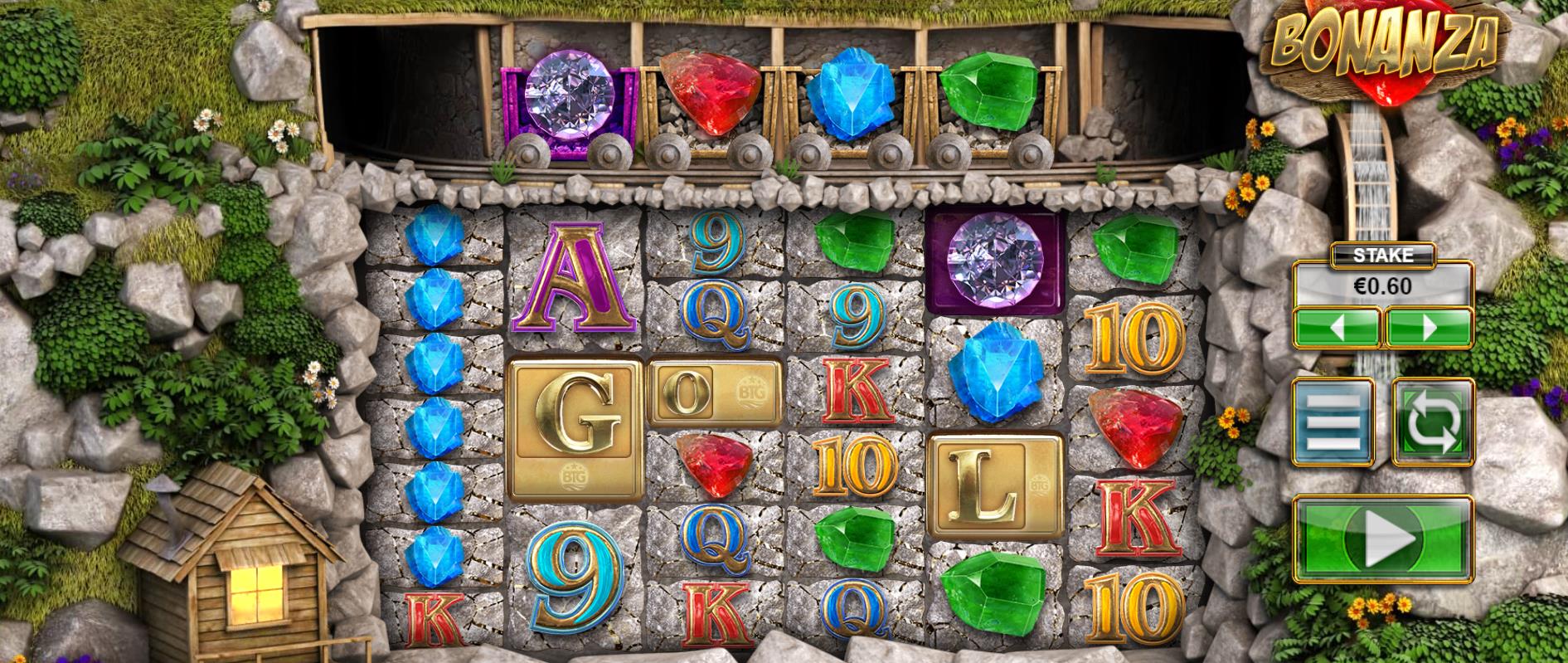
Task: Decrease stake with the left arrow
Action: [x=1337, y=327]
